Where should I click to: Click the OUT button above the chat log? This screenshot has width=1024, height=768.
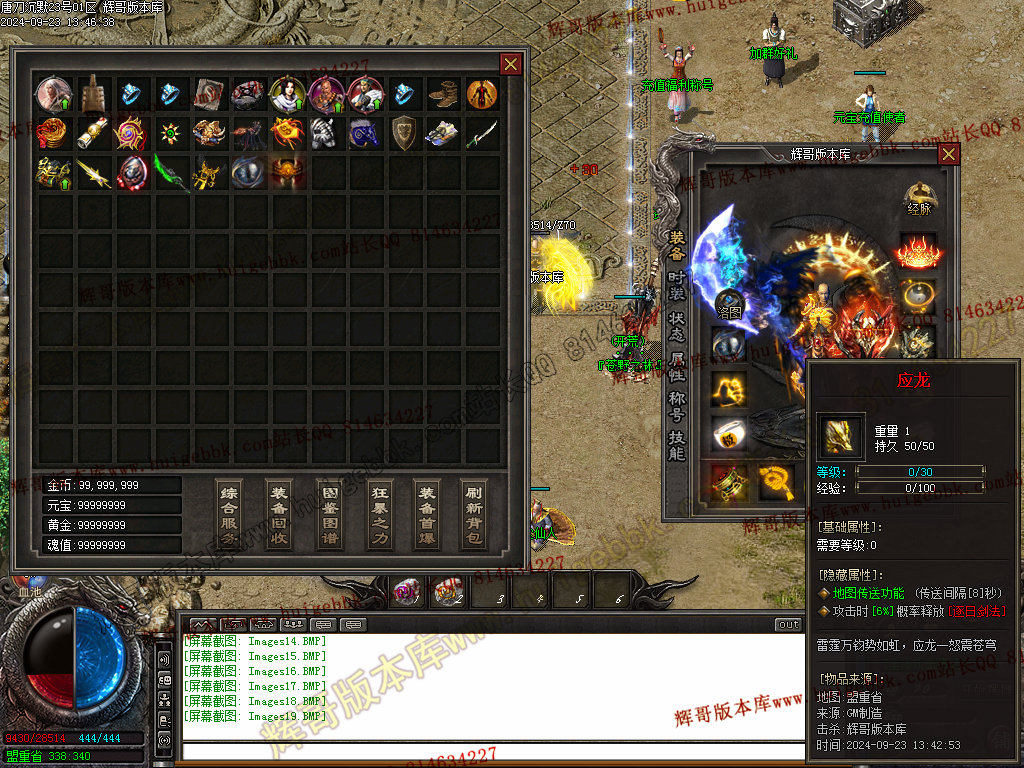788,625
